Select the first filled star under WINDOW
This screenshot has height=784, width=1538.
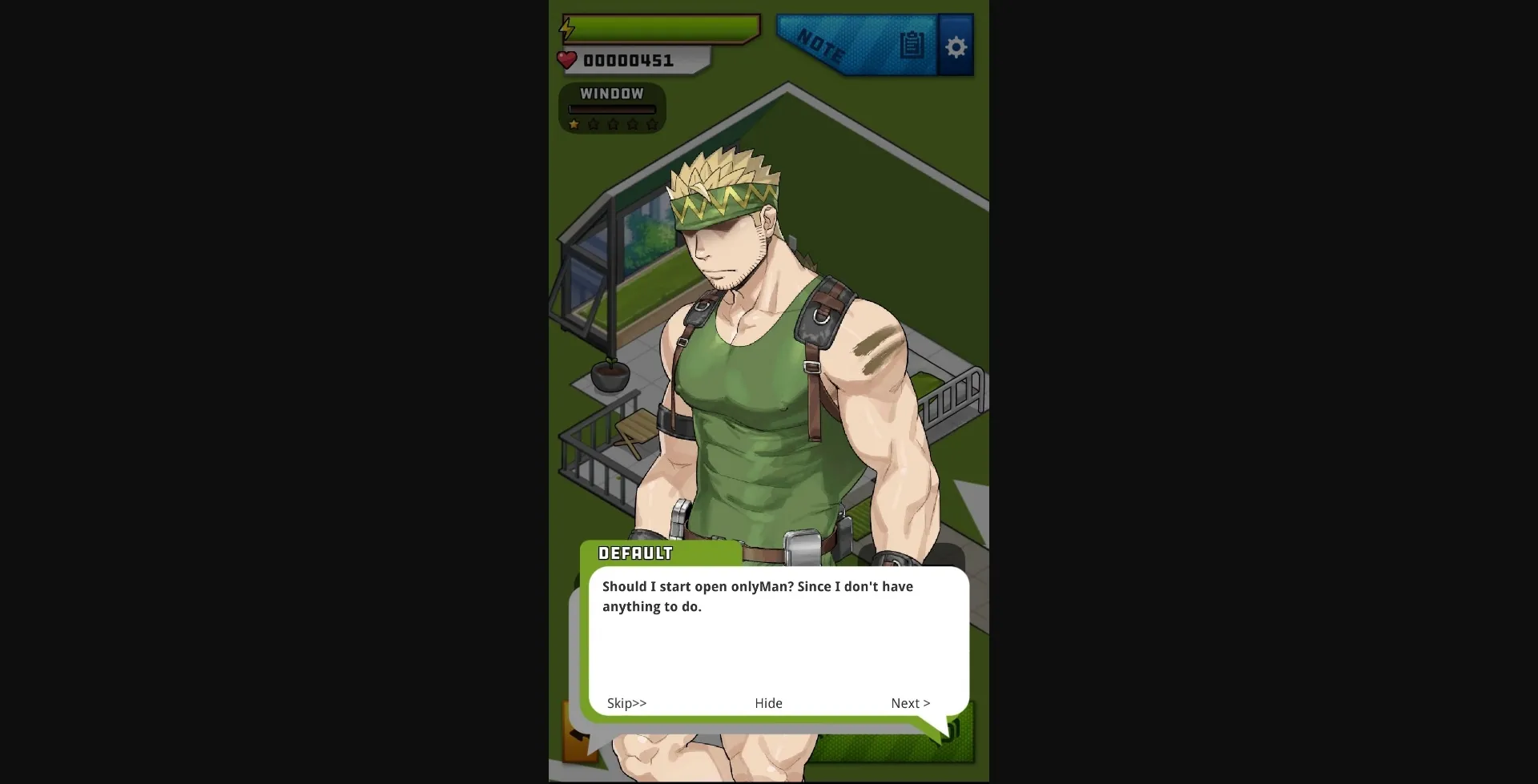pyautogui.click(x=574, y=124)
